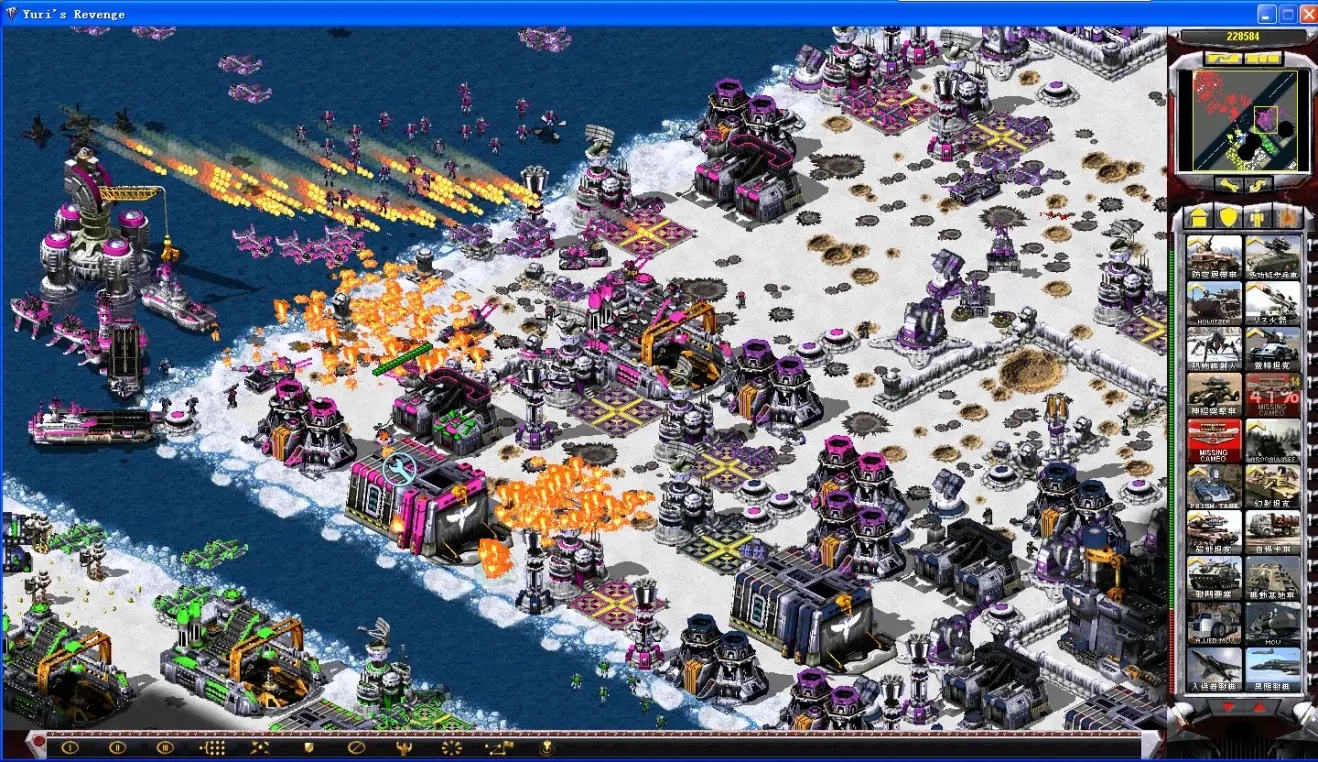
Task: Activate the scatter units command
Action: pos(260,746)
